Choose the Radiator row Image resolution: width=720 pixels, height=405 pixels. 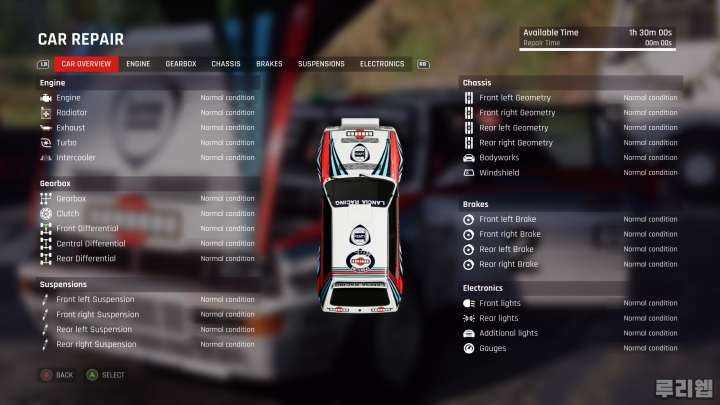[147, 113]
